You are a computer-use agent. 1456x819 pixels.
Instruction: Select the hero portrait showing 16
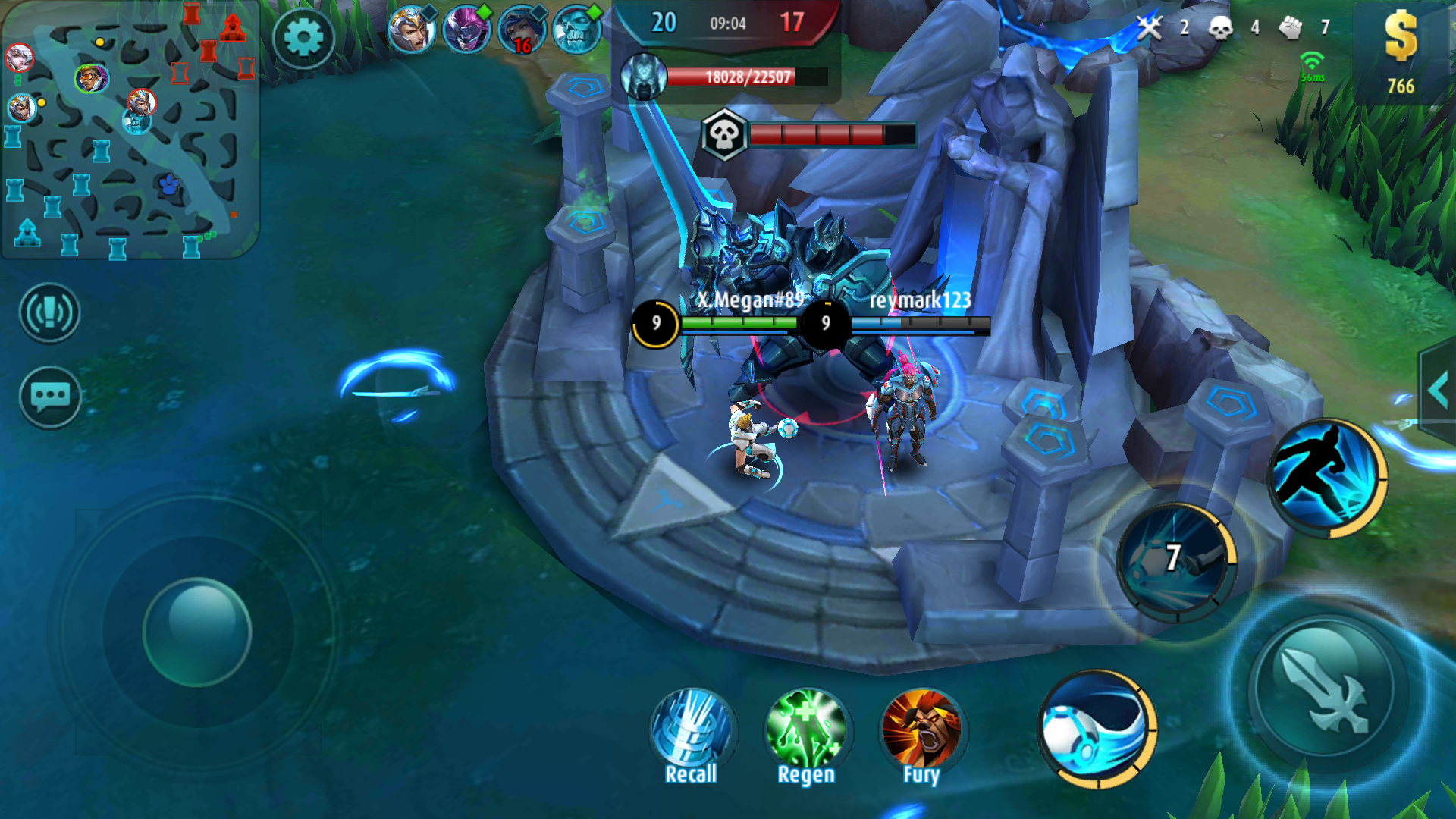(x=522, y=30)
